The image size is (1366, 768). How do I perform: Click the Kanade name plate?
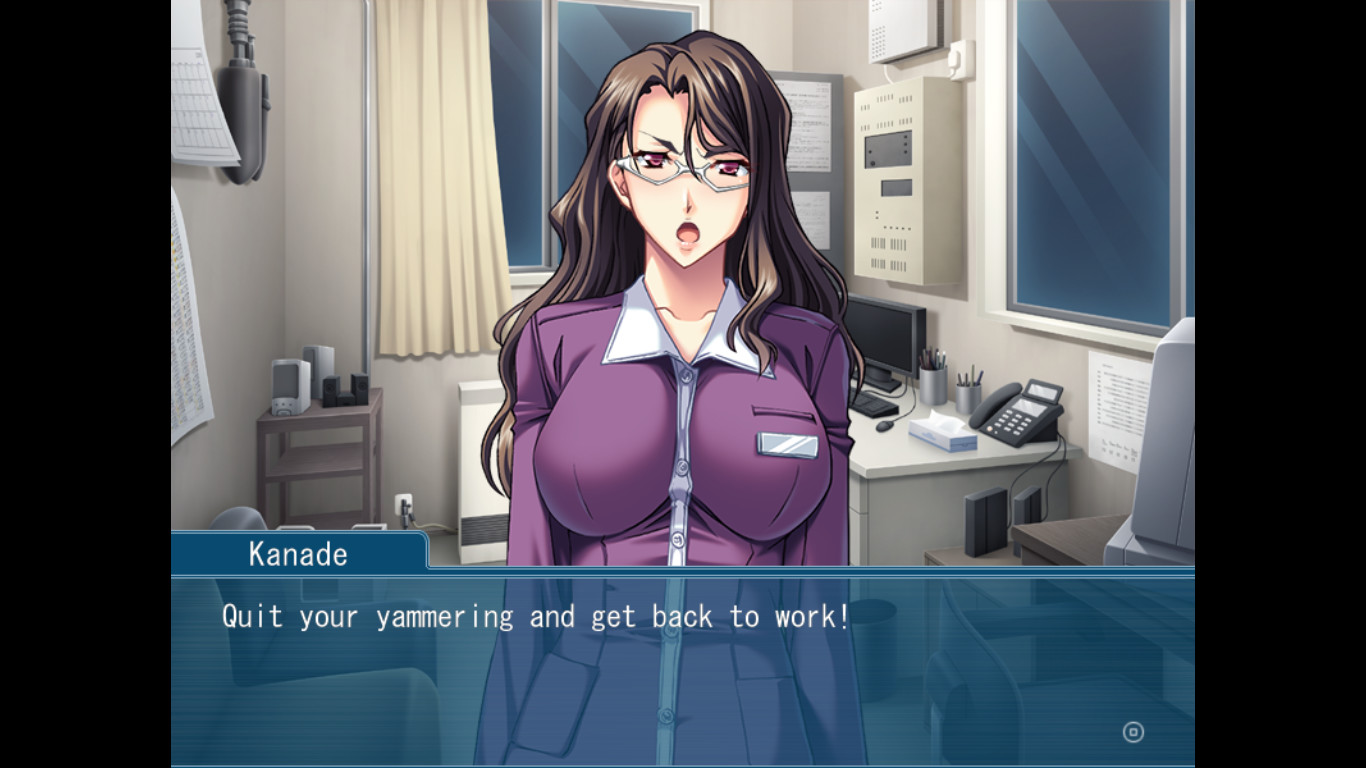pos(298,554)
